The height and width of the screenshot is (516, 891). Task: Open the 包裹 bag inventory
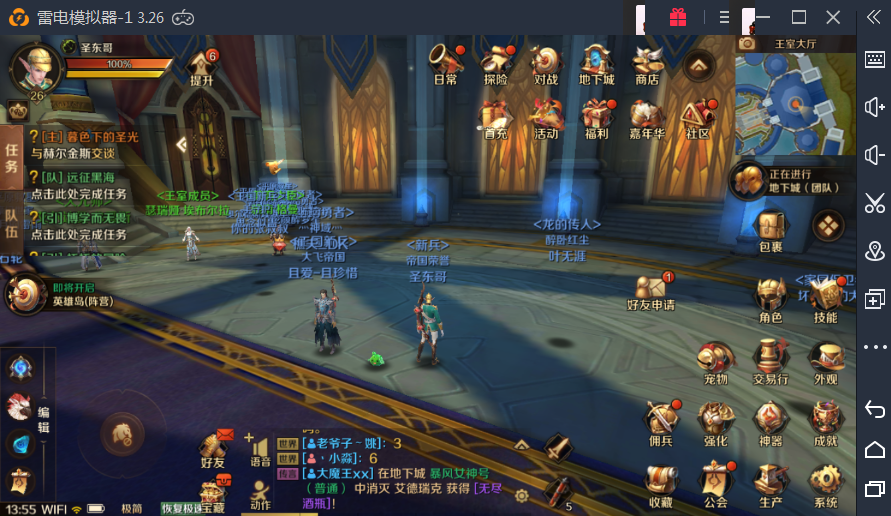point(770,229)
